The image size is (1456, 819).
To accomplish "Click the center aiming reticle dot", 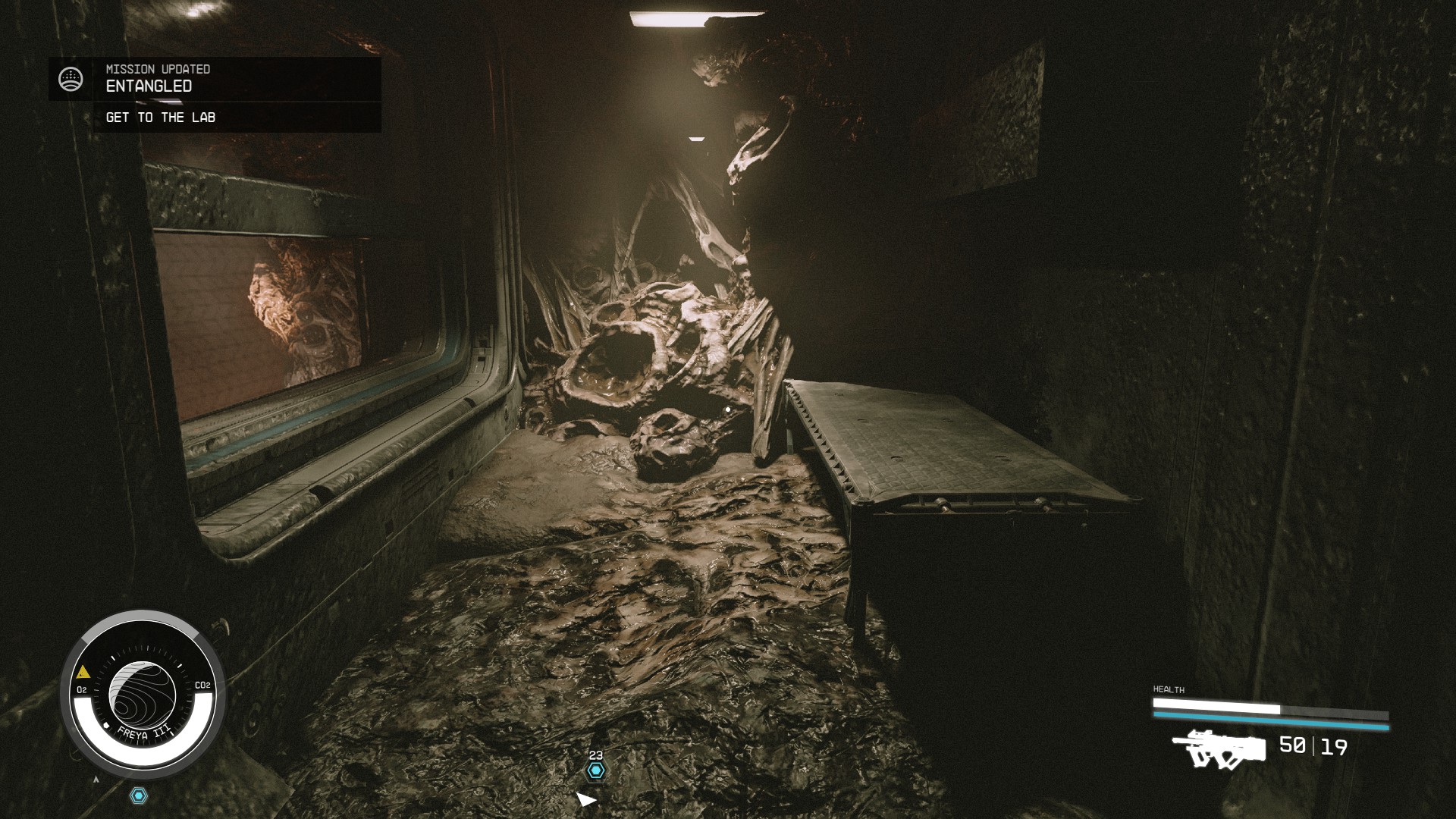I will click(x=728, y=409).
